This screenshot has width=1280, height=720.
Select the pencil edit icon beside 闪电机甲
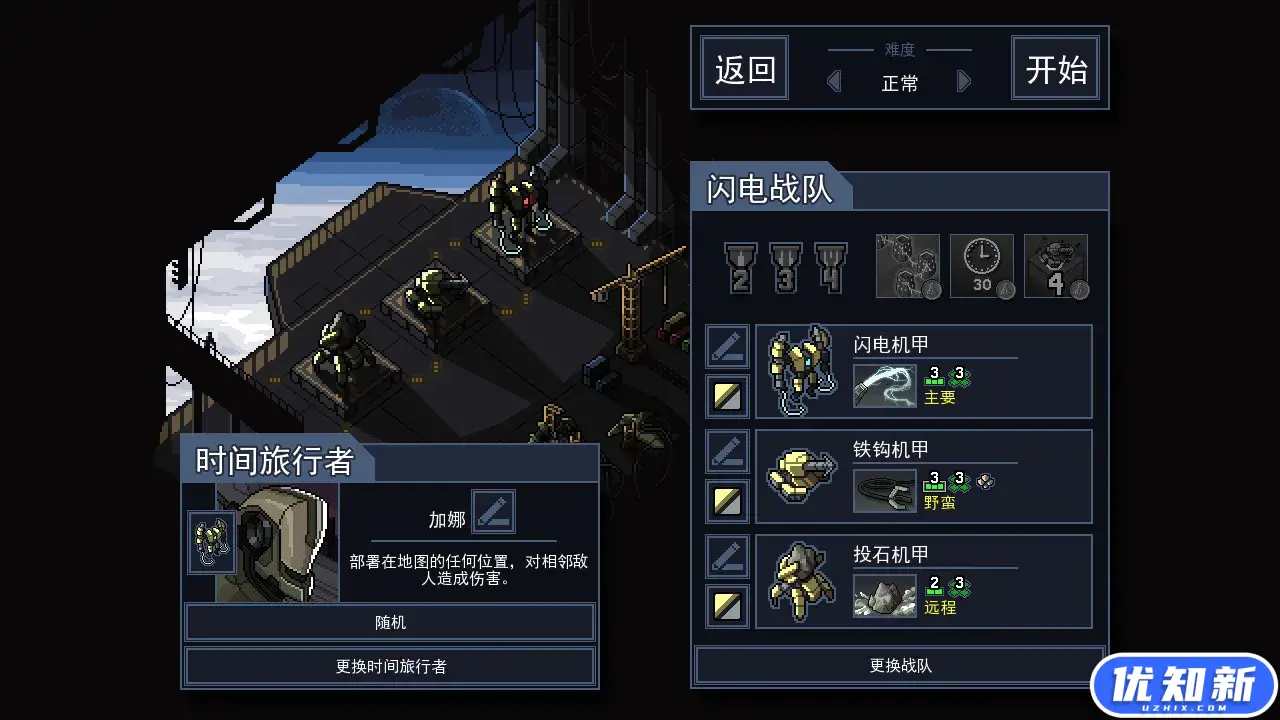727,345
